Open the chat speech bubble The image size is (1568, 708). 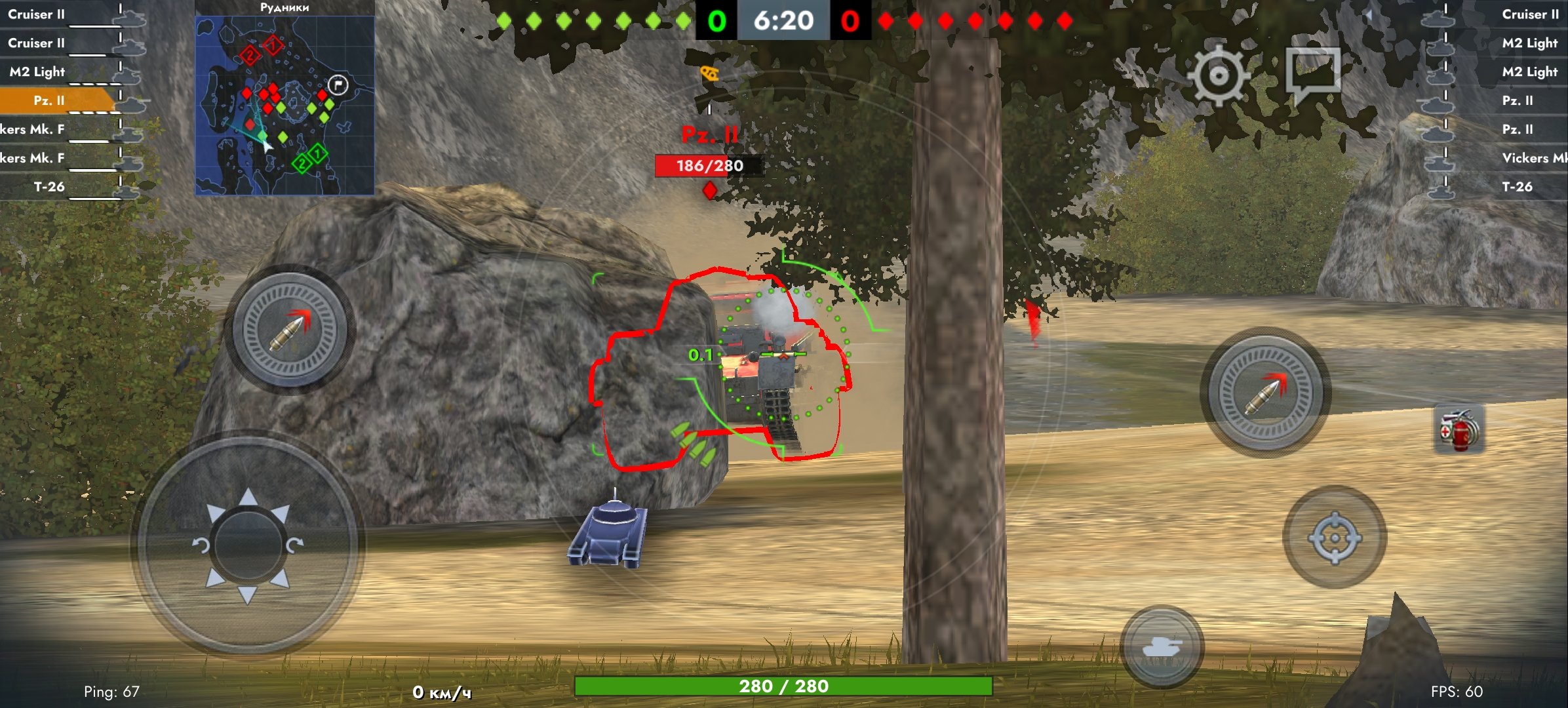[1313, 73]
